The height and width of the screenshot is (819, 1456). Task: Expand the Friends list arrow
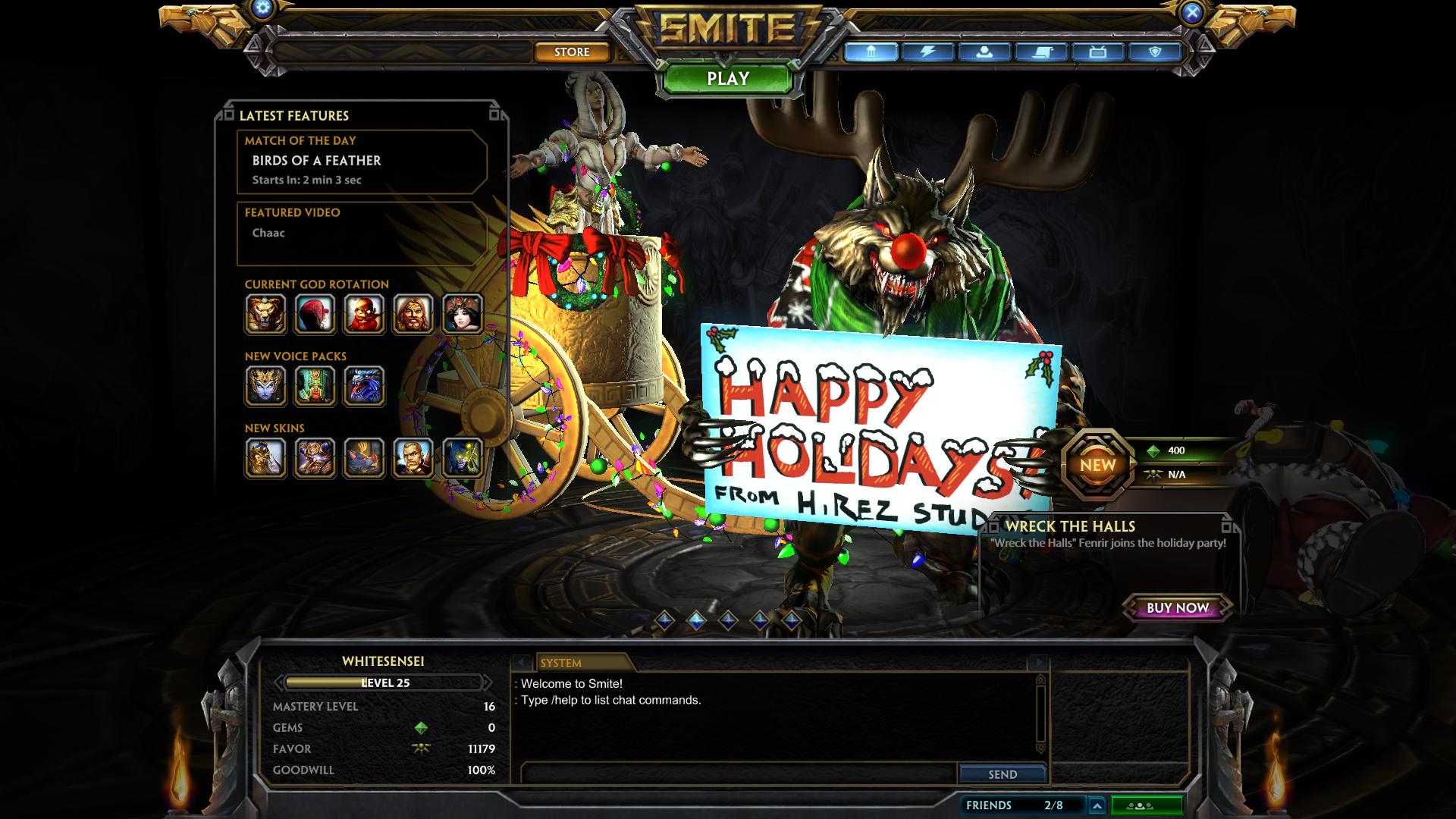(x=1097, y=805)
